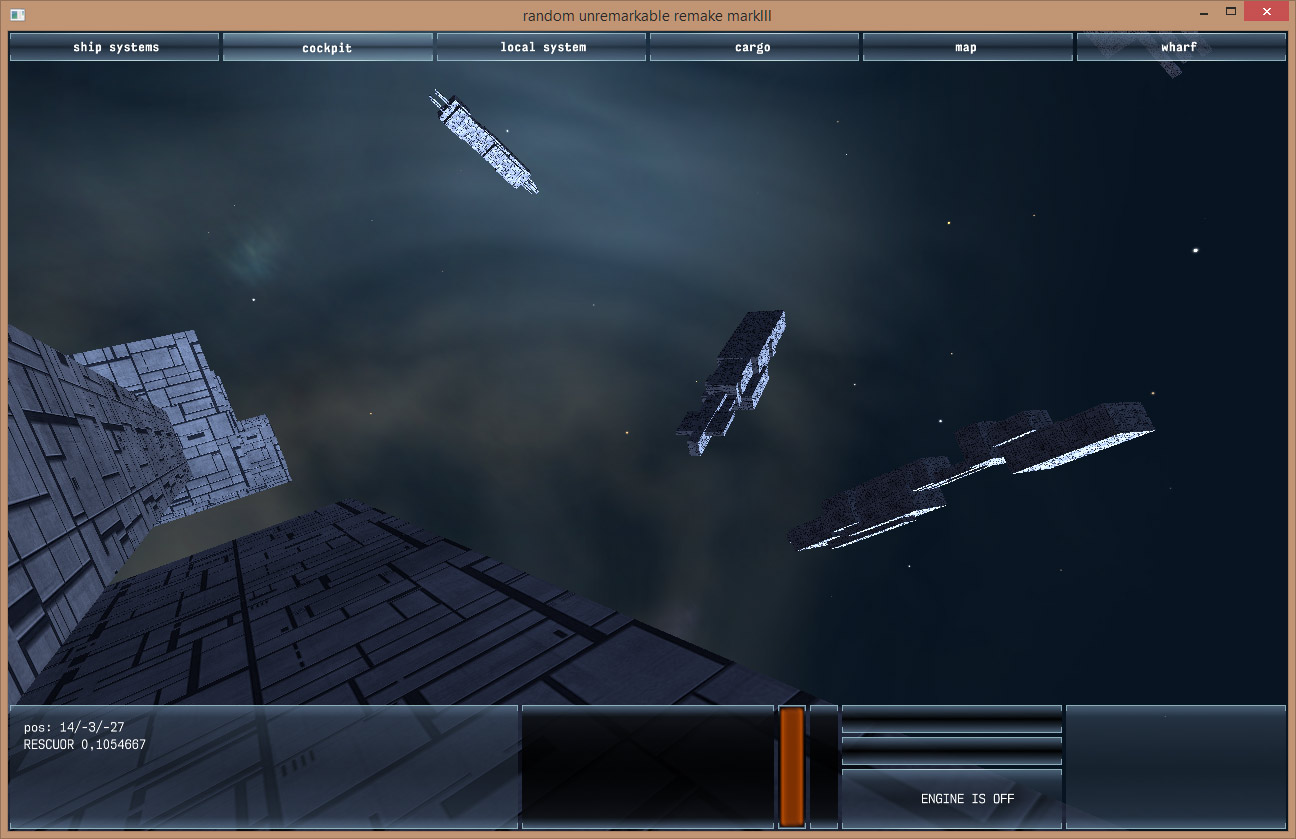Open the ship systems tab
1296x839 pixels.
coord(115,47)
